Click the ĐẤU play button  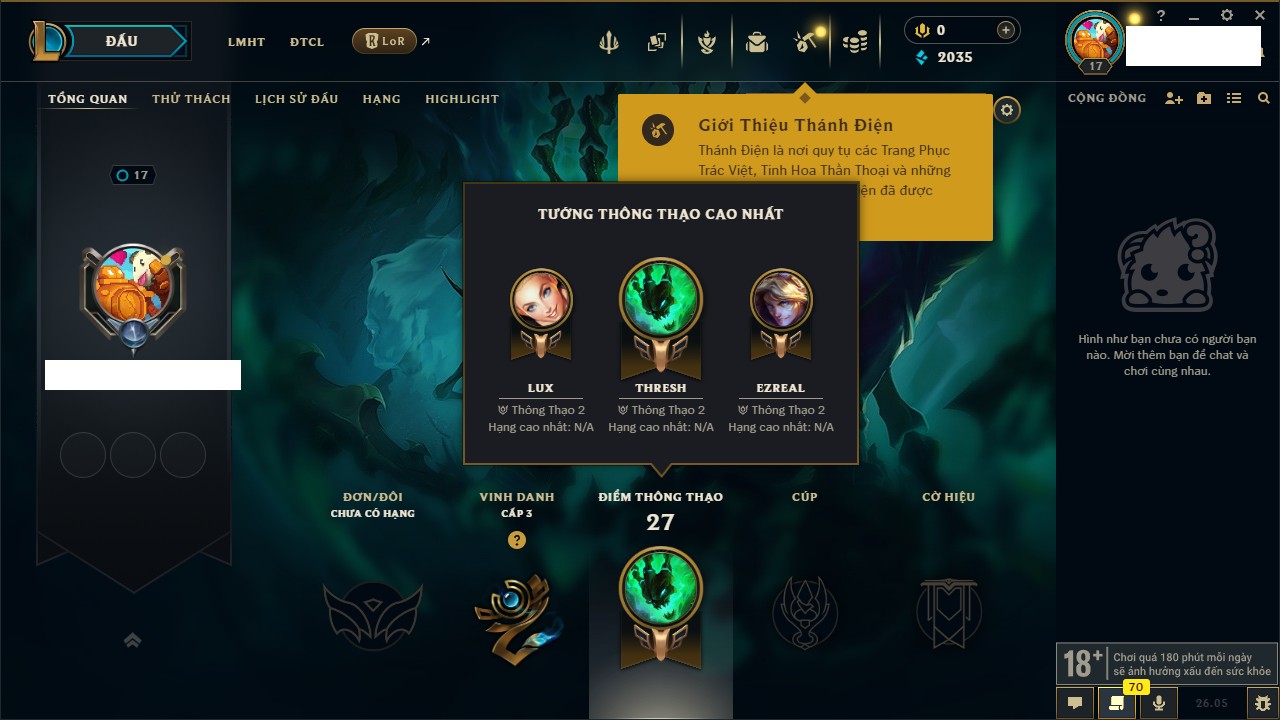(x=122, y=41)
